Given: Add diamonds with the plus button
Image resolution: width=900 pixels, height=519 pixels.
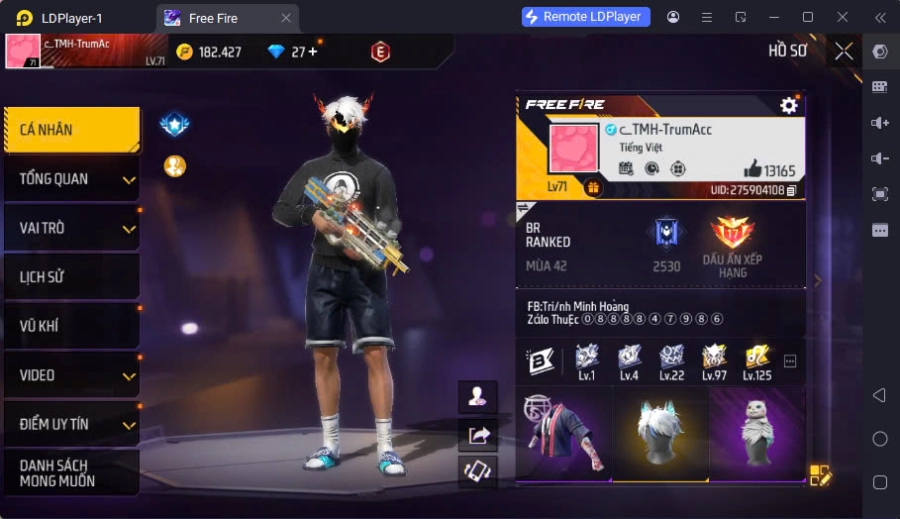Looking at the screenshot, I should [313, 51].
